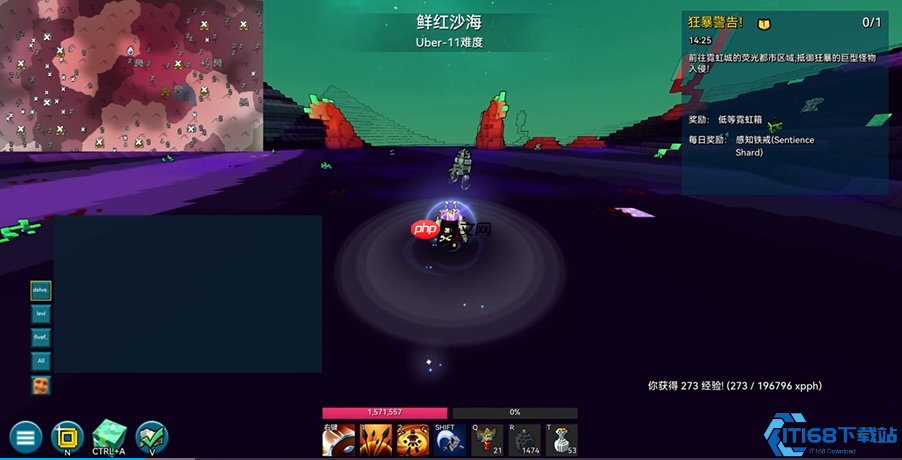902x460 pixels.
Task: Click the face emoji chat button
Action: tap(41, 385)
